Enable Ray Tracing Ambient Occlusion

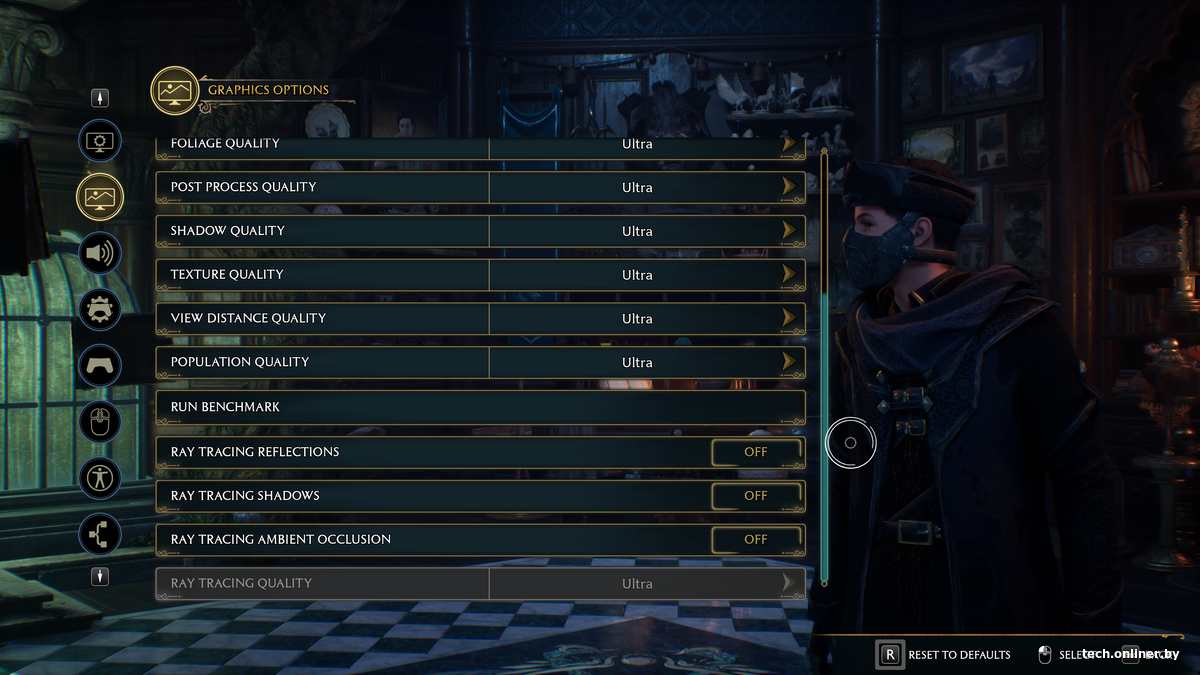coord(756,539)
